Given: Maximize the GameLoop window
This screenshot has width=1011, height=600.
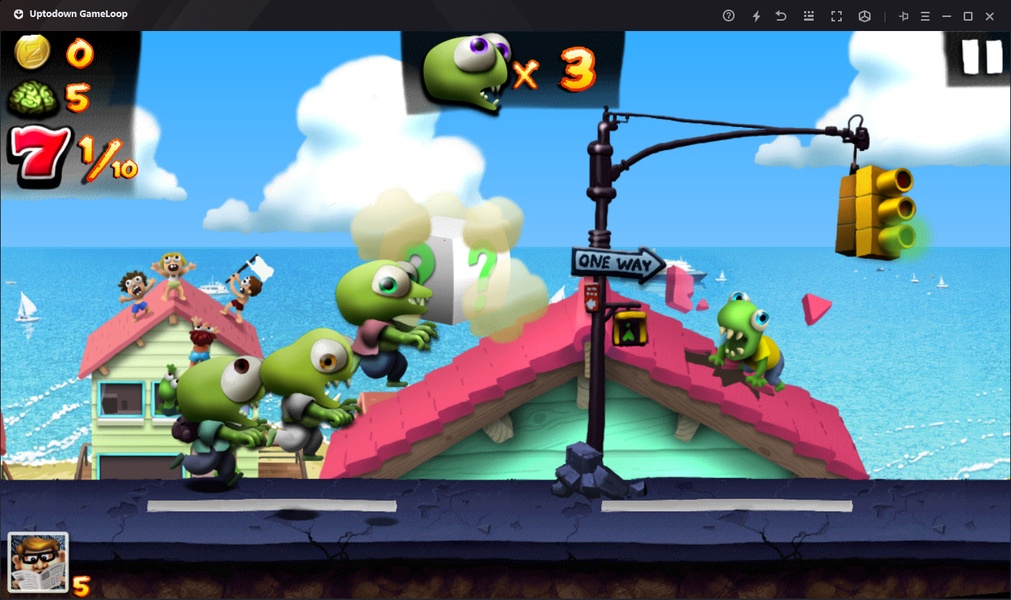Looking at the screenshot, I should point(968,16).
